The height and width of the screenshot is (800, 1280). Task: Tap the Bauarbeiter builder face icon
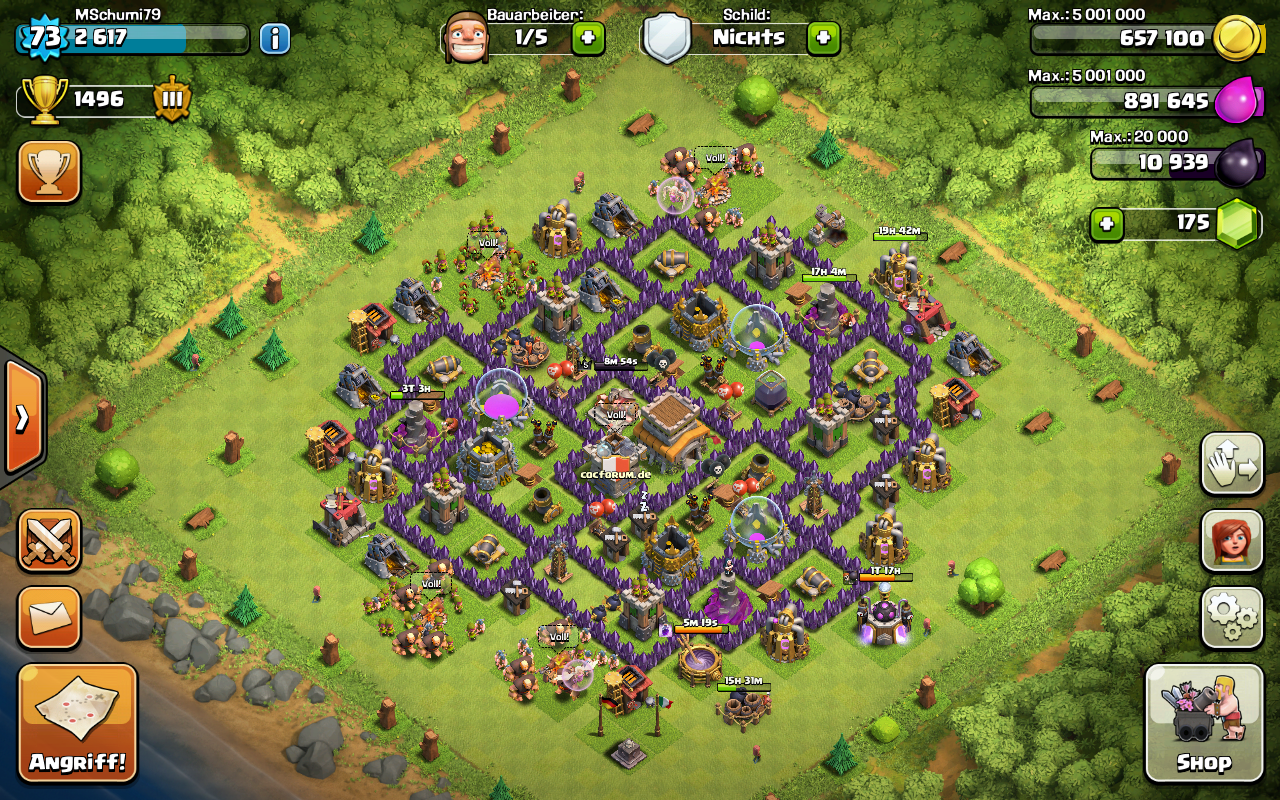pyautogui.click(x=465, y=38)
